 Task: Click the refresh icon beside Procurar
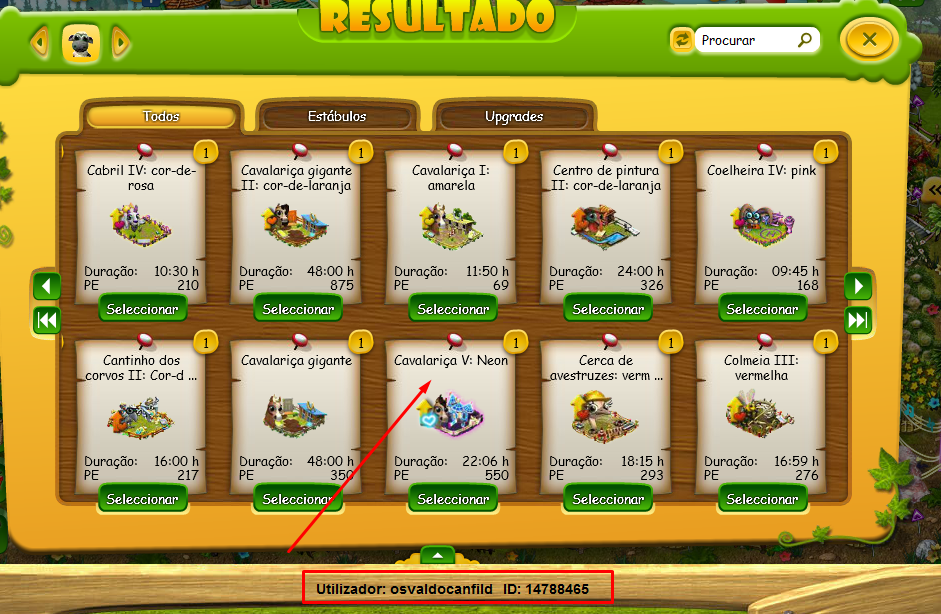point(682,40)
